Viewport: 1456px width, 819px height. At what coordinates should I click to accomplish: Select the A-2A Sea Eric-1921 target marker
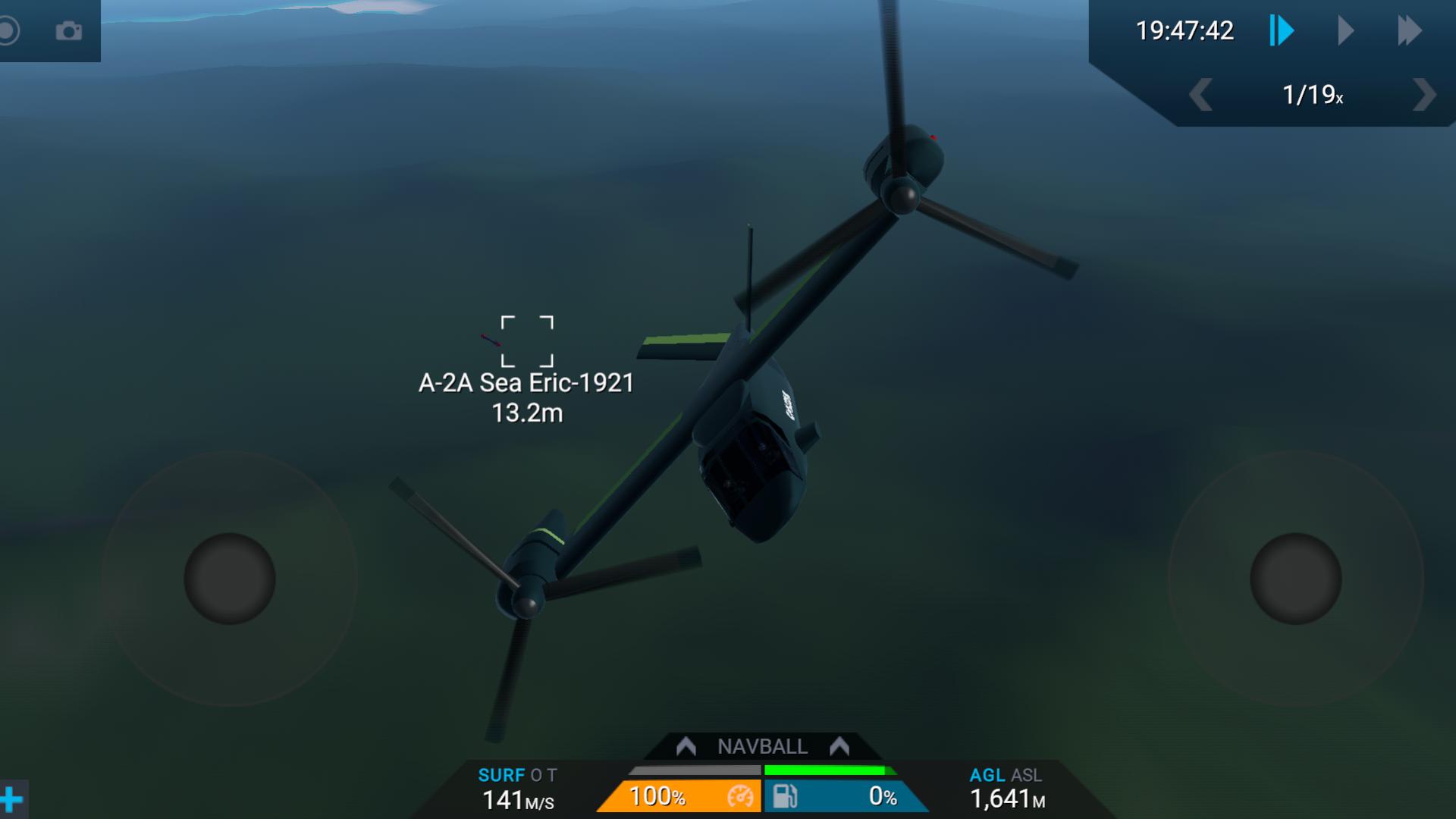click(527, 341)
